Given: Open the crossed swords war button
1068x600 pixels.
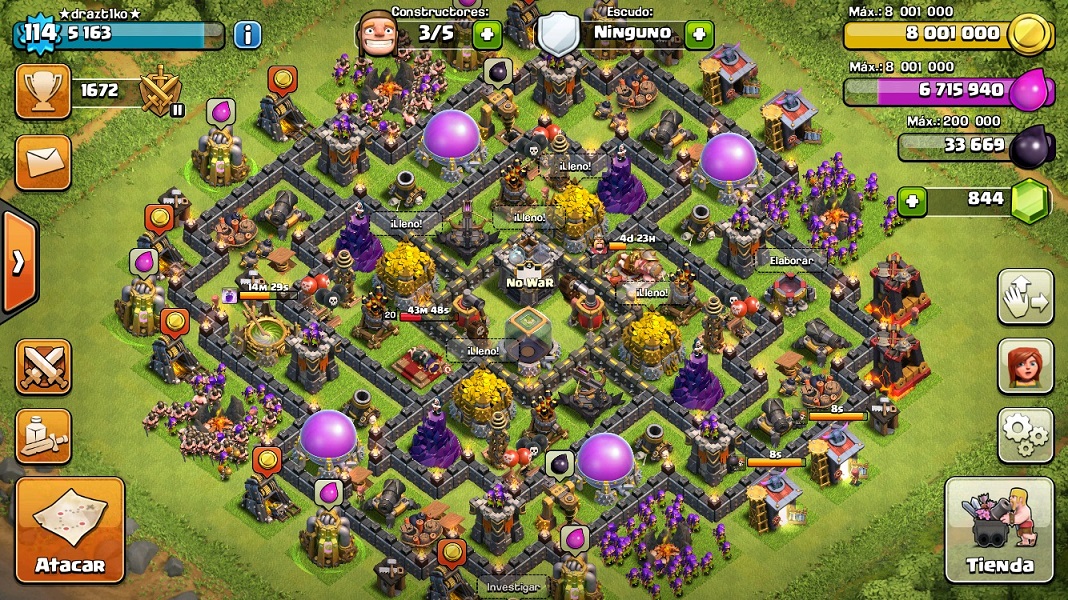Looking at the screenshot, I should coord(43,367).
